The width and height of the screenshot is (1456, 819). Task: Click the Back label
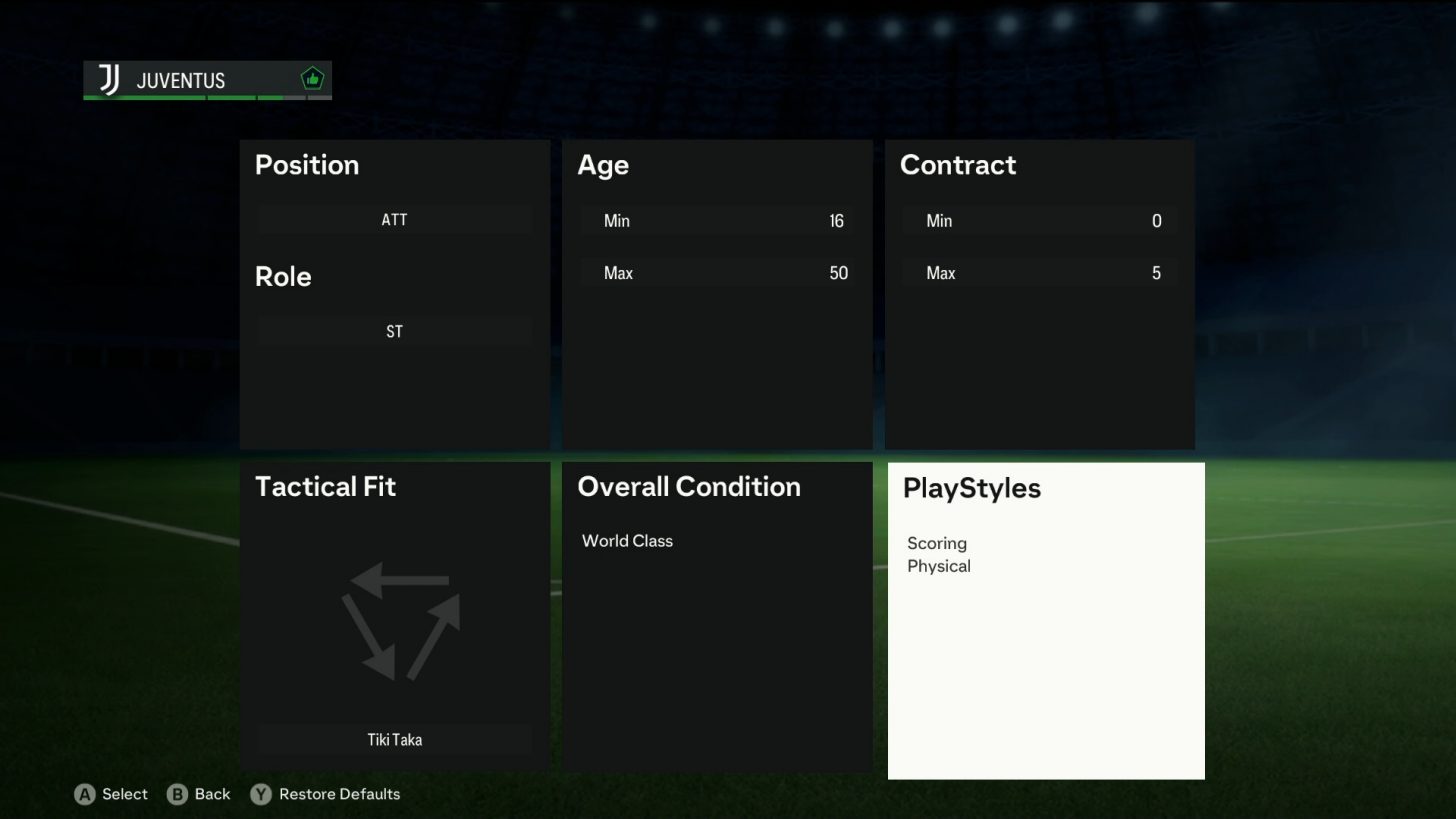click(212, 794)
